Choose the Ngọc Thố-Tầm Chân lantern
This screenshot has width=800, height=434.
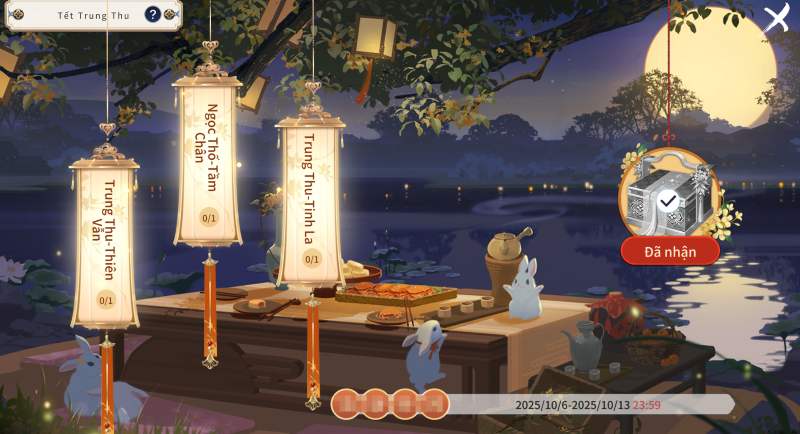tap(209, 160)
